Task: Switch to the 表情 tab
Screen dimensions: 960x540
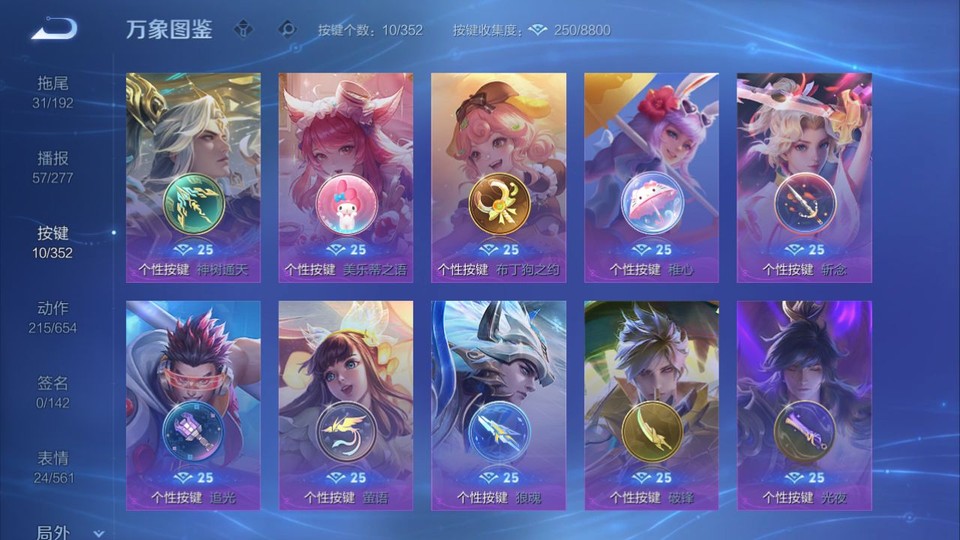Action: 53,467
